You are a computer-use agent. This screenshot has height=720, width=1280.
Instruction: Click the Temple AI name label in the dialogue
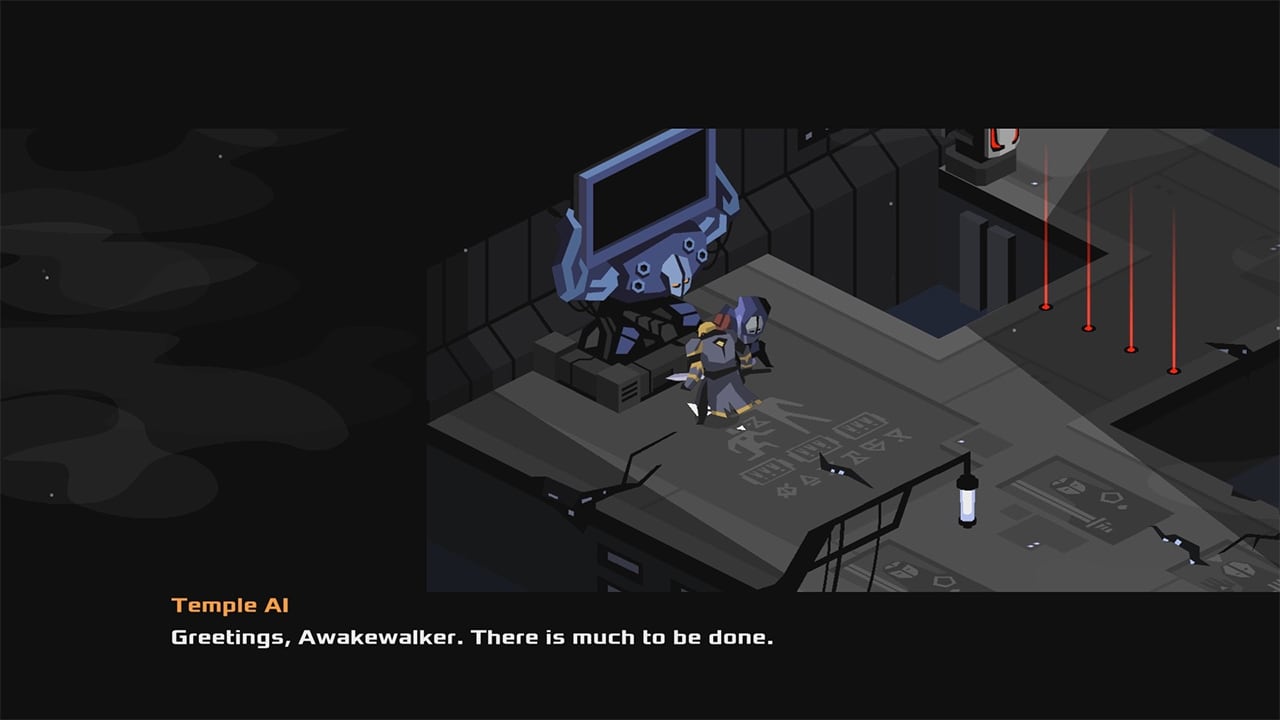tap(229, 604)
